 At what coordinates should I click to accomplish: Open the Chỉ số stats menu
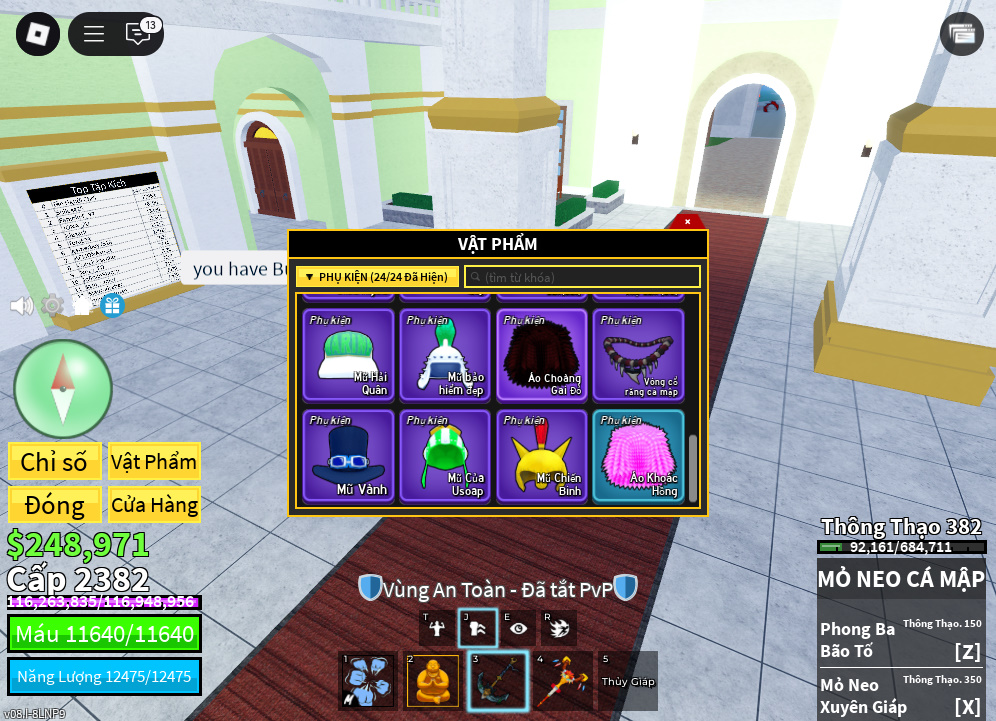tap(54, 461)
